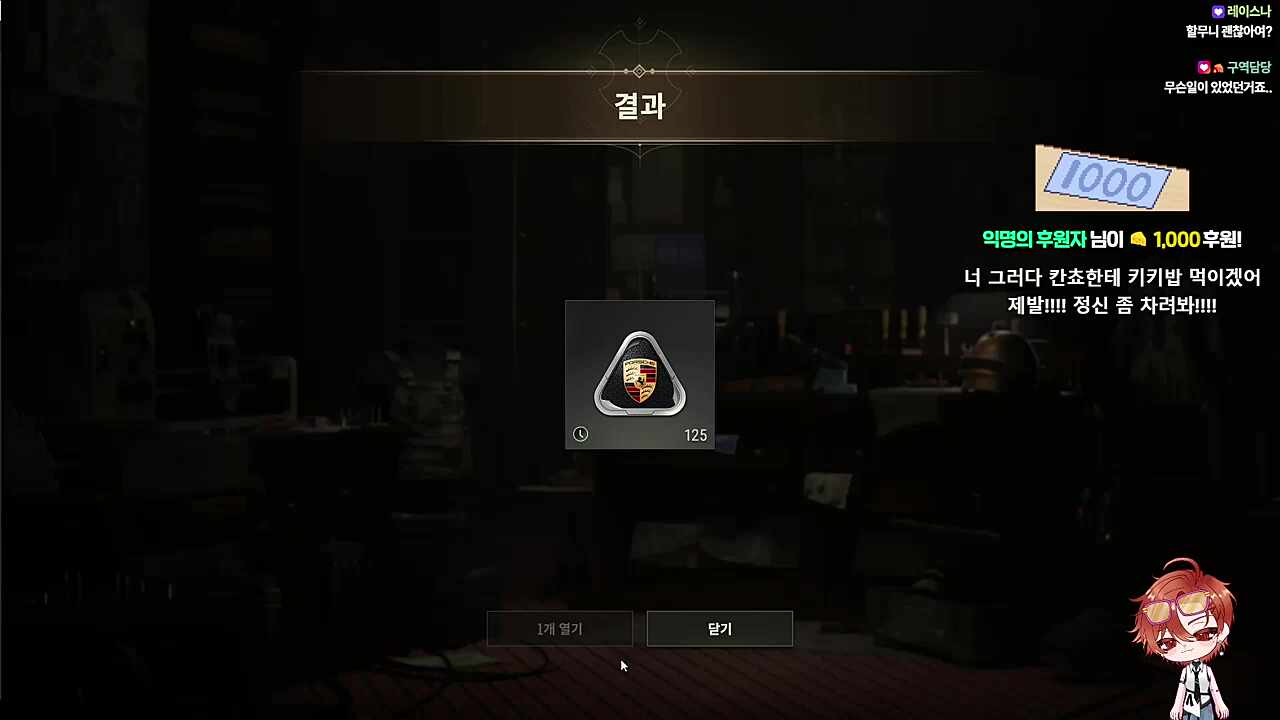Click the blue 1000 donation ticket image
The width and height of the screenshot is (1280, 720).
pos(1111,178)
